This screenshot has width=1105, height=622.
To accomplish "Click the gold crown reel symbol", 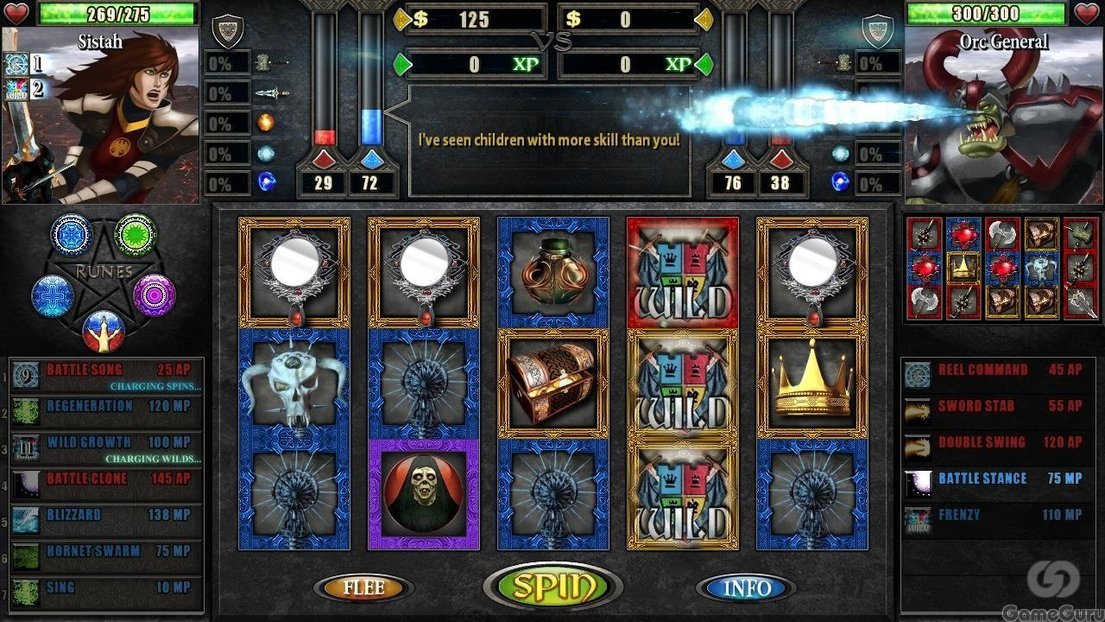I will (x=812, y=383).
